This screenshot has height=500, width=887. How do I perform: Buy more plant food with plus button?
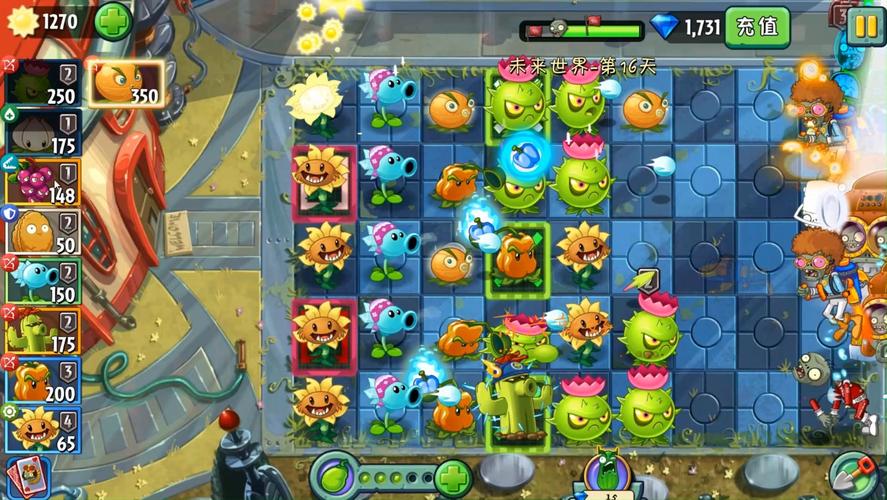click(452, 476)
